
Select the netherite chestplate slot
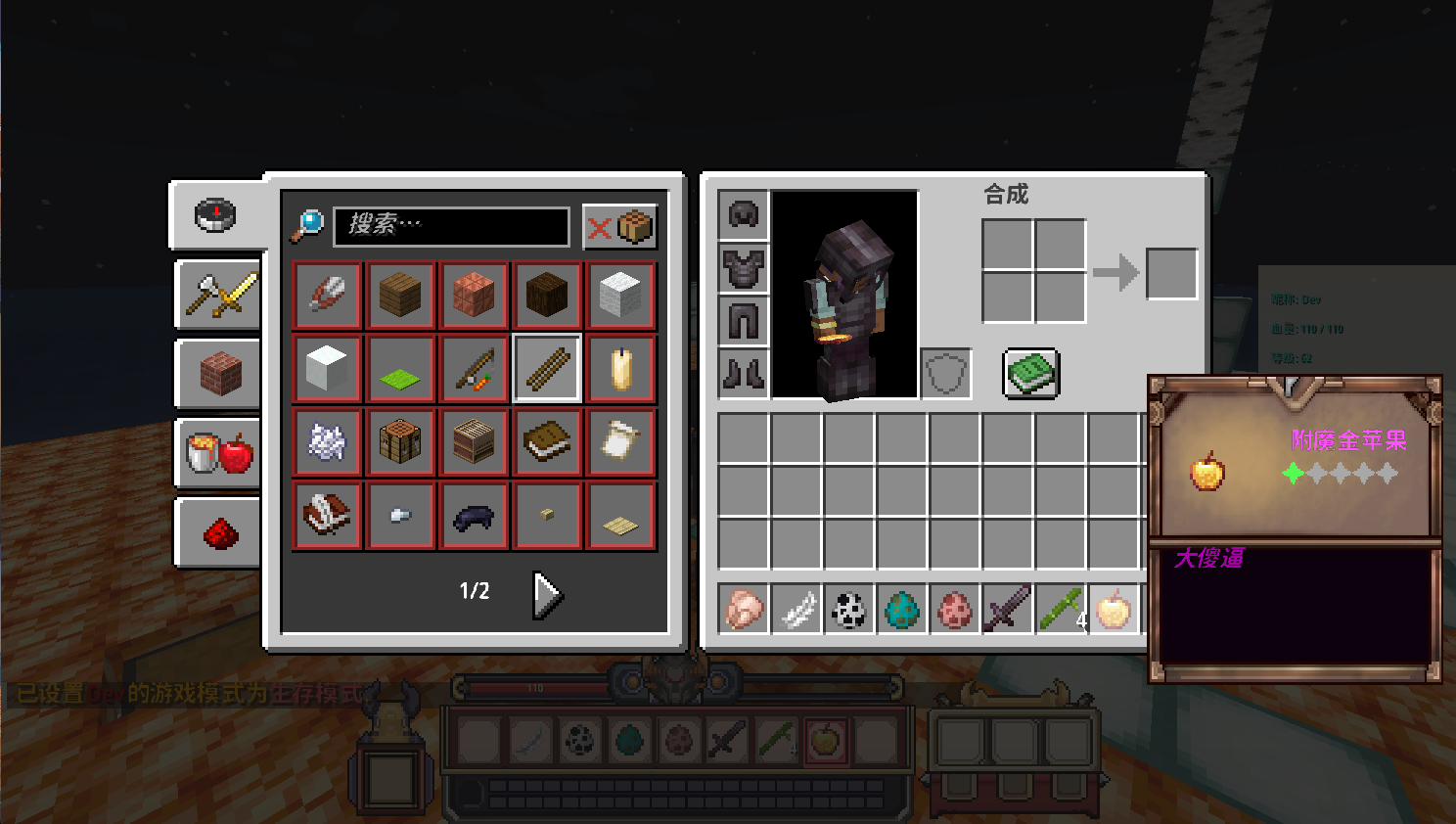[x=744, y=267]
